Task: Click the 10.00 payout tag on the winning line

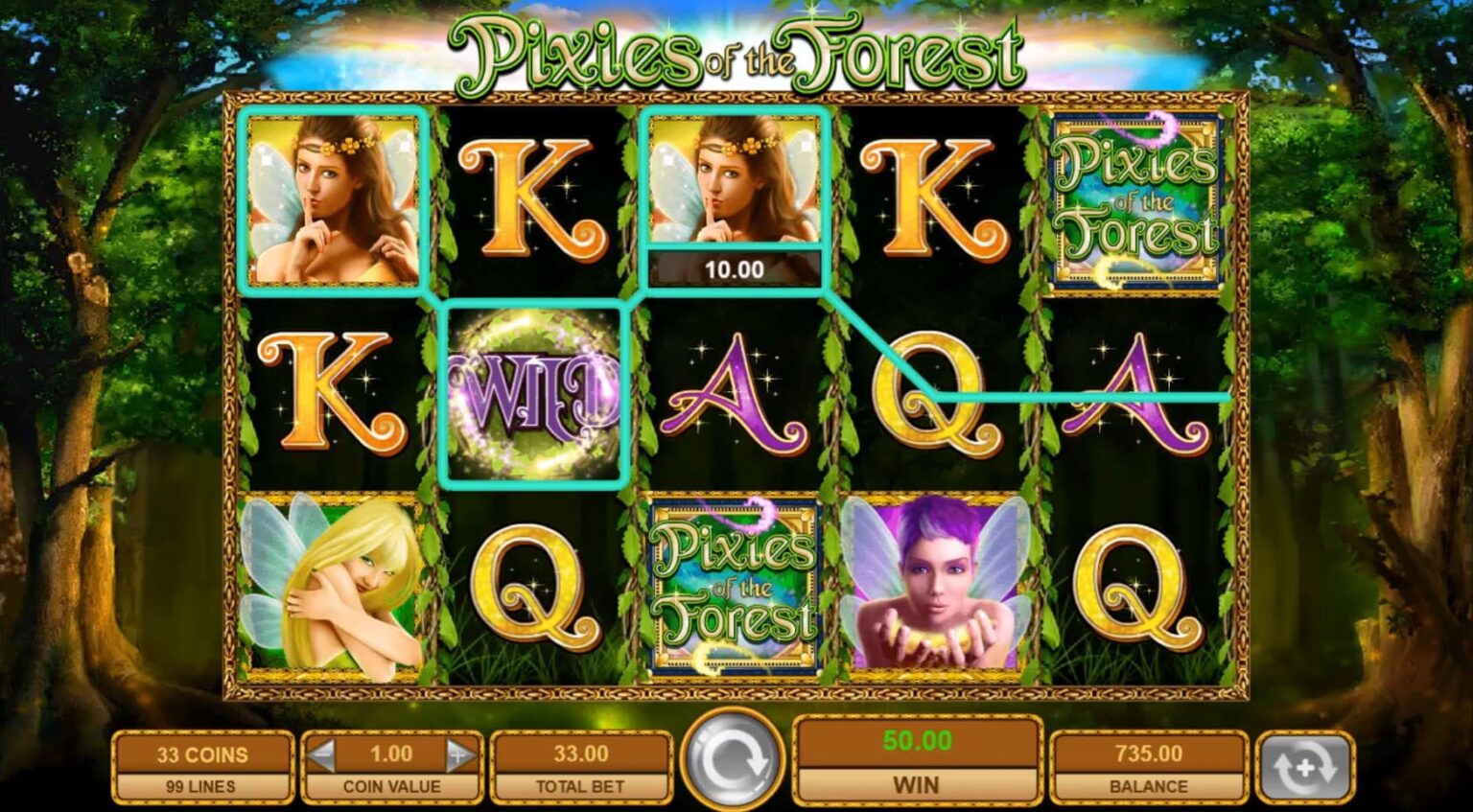Action: [x=735, y=269]
